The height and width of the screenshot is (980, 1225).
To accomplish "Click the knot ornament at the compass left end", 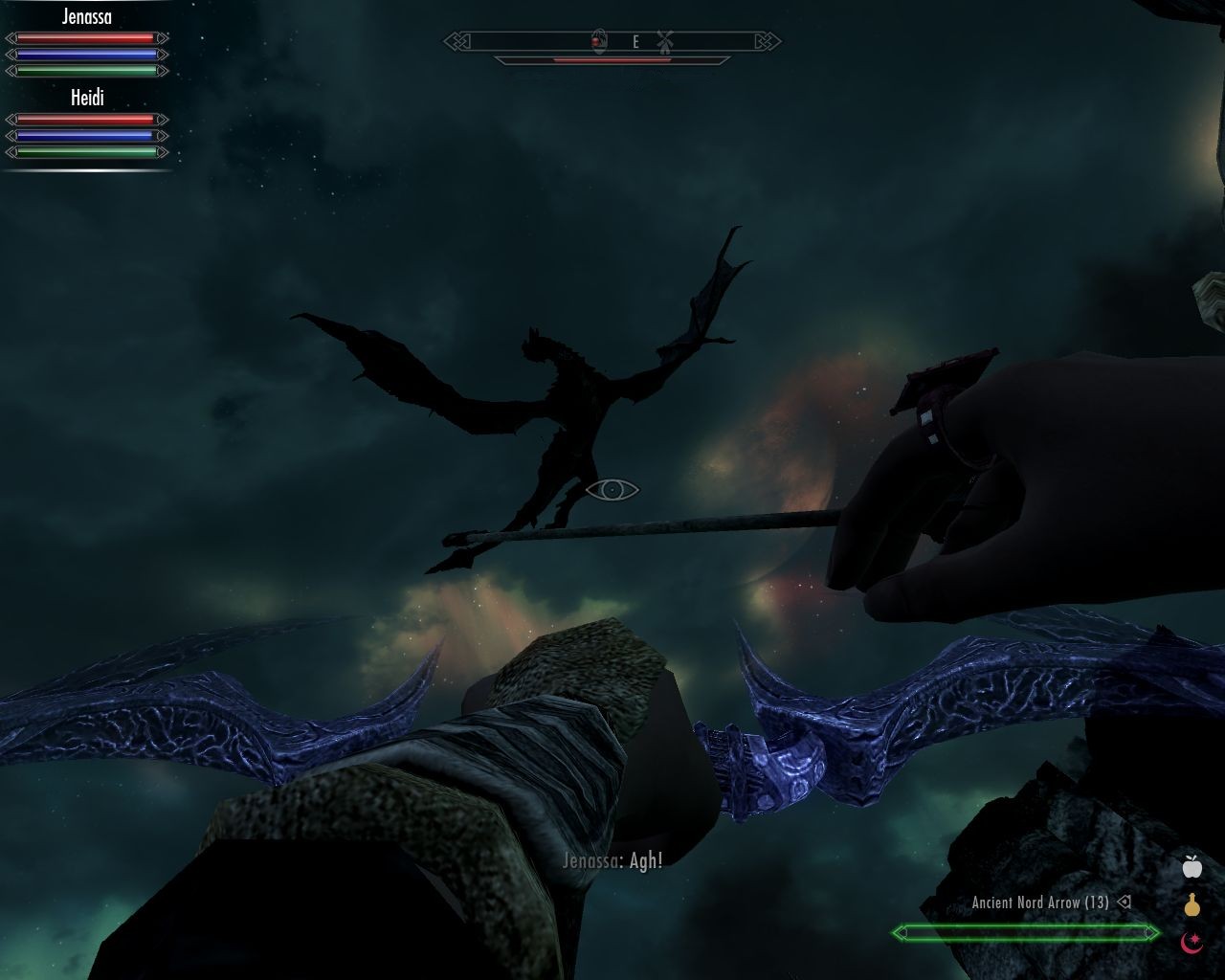I will (457, 41).
